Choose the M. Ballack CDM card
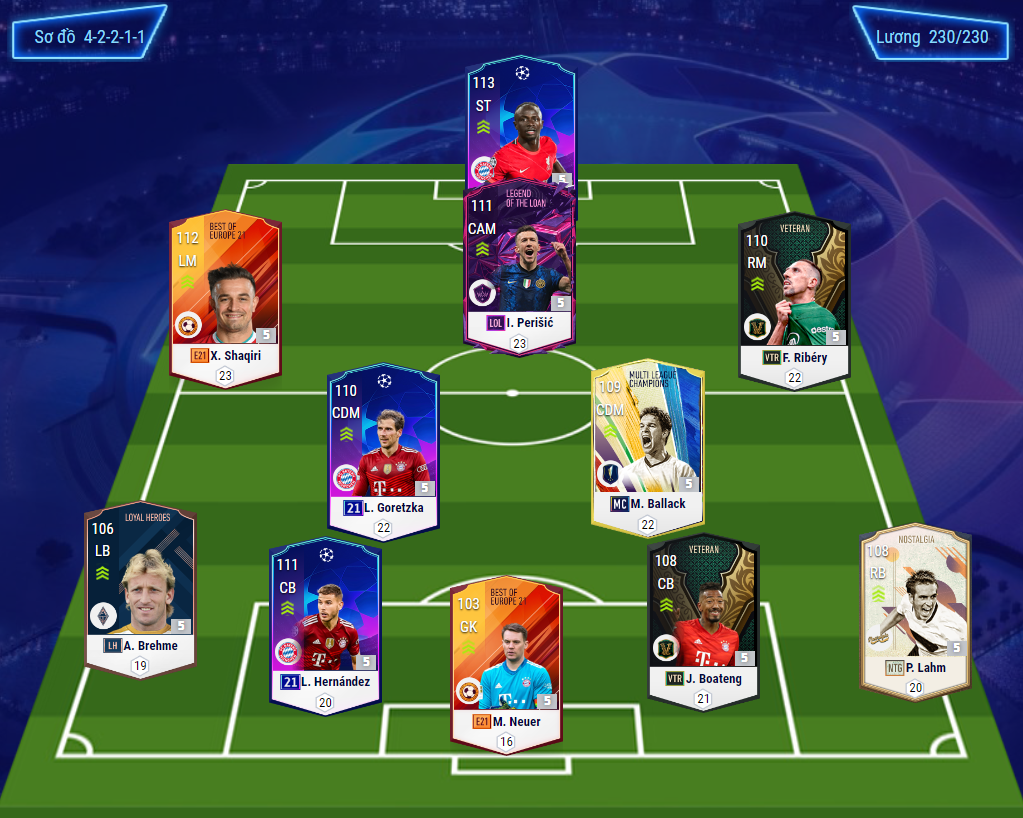 tap(648, 446)
